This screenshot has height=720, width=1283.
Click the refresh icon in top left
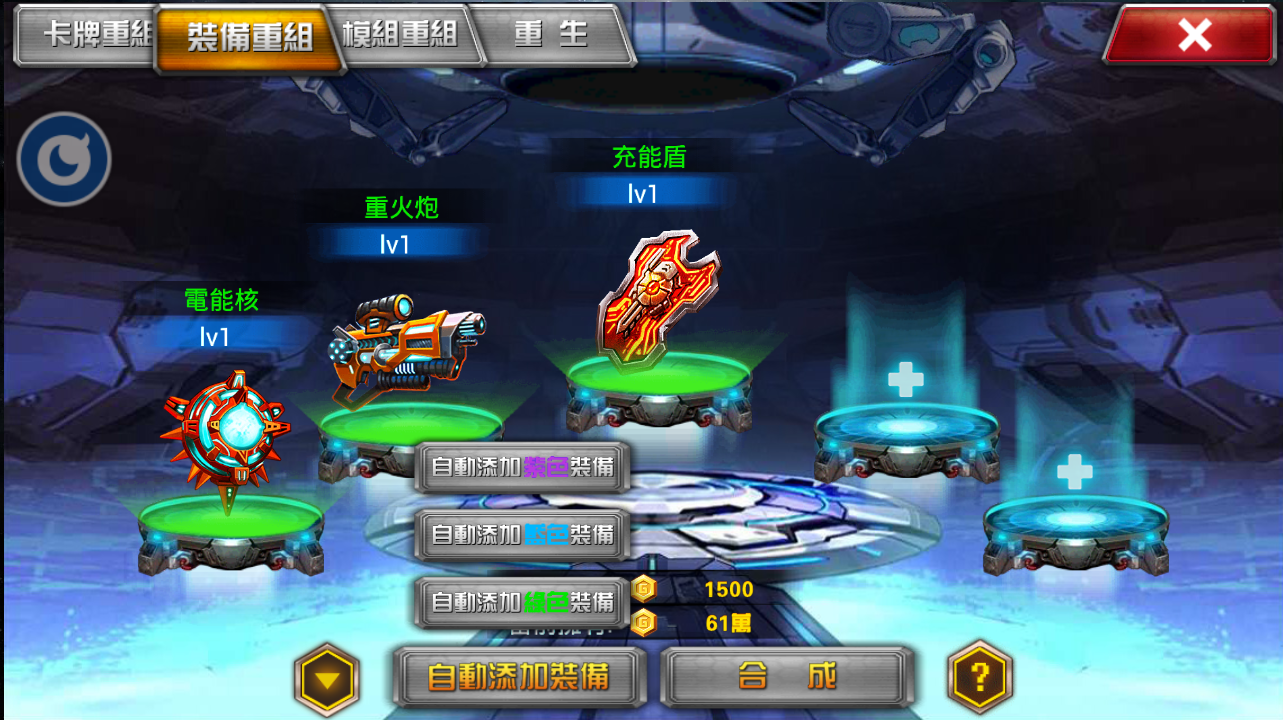click(x=63, y=159)
